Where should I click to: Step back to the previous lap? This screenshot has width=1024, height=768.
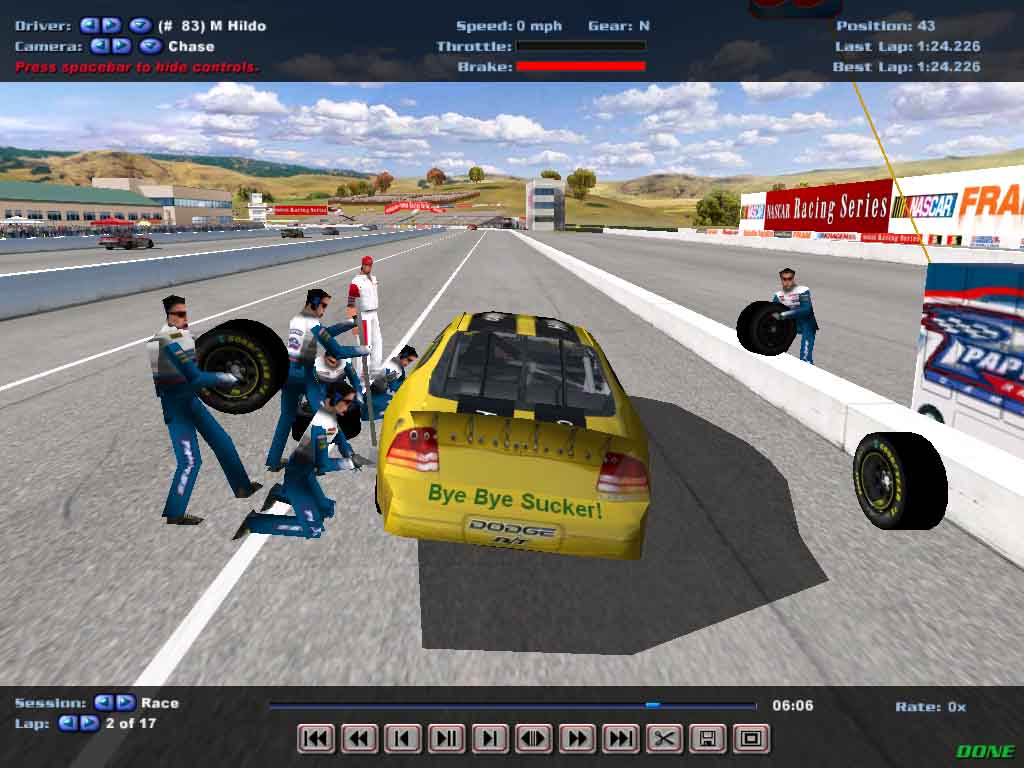click(67, 723)
